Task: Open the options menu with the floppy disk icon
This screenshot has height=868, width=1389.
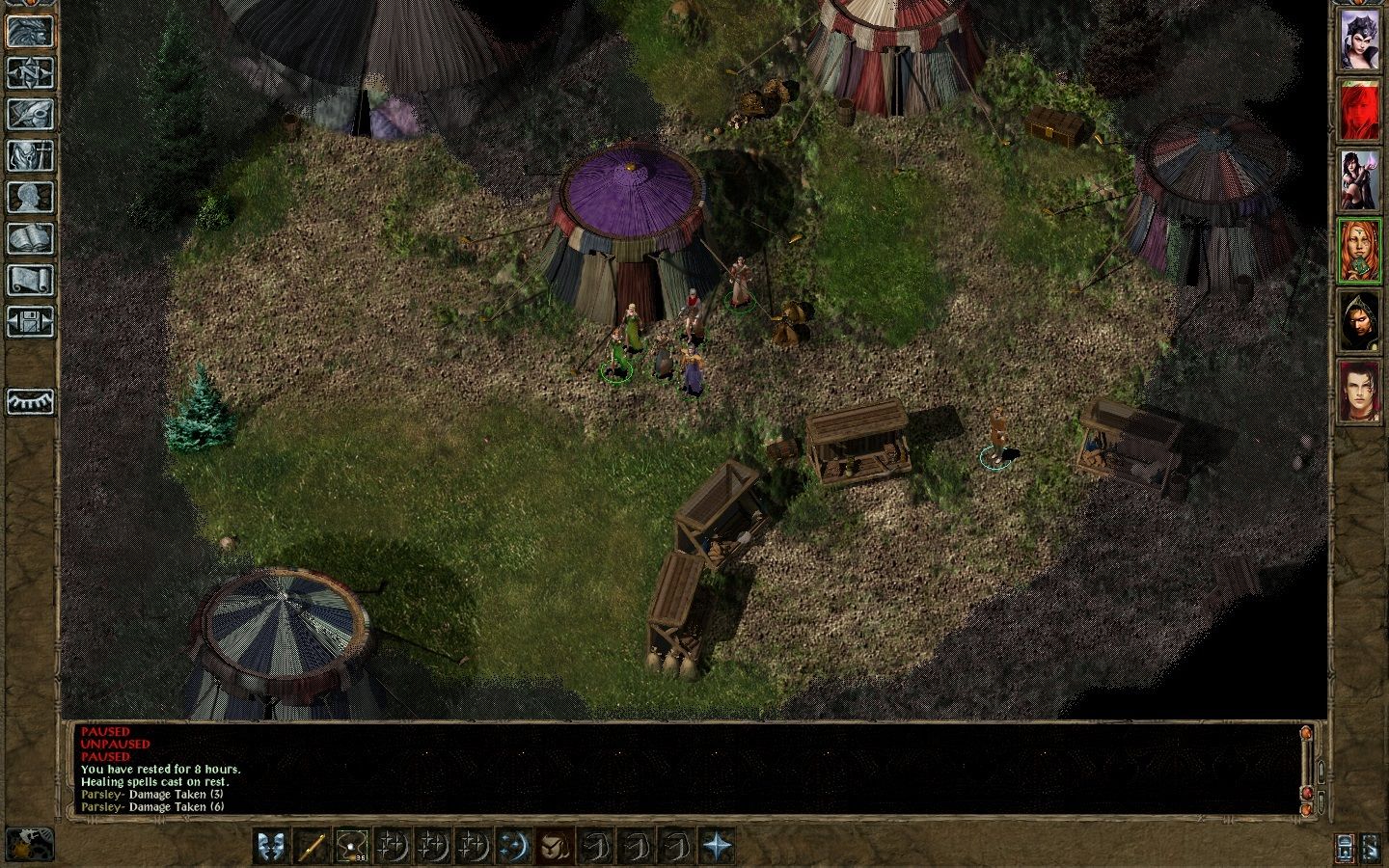Action: [x=31, y=321]
